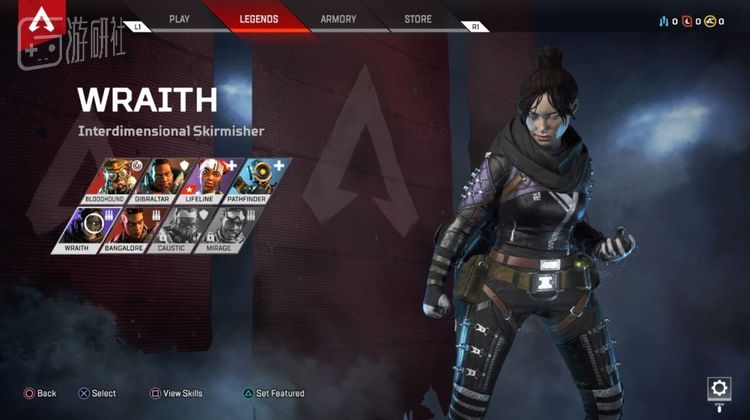
Task: Pick the locked Caustic legend tile
Action: pyautogui.click(x=172, y=228)
